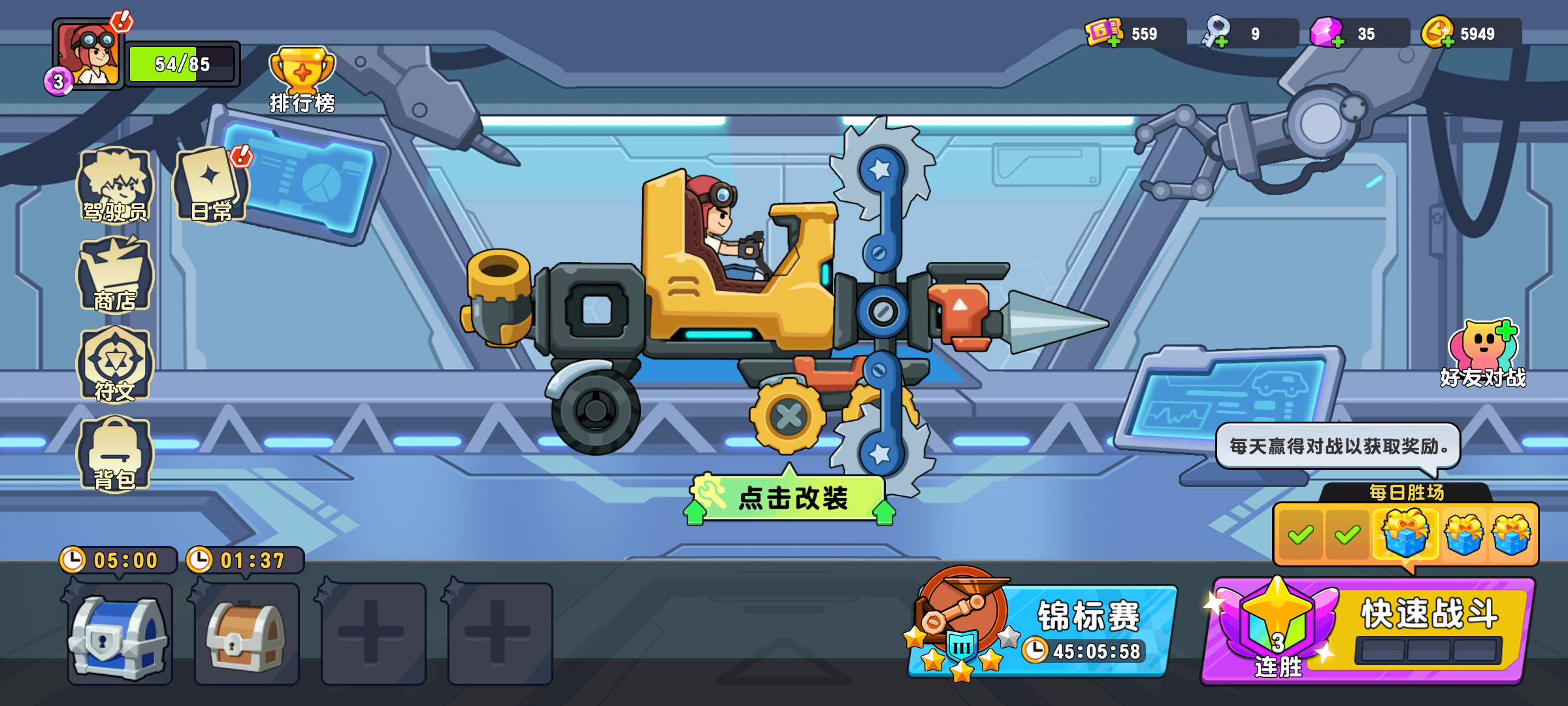Open the 日常 daily tasks
1568x706 pixels.
click(x=210, y=186)
